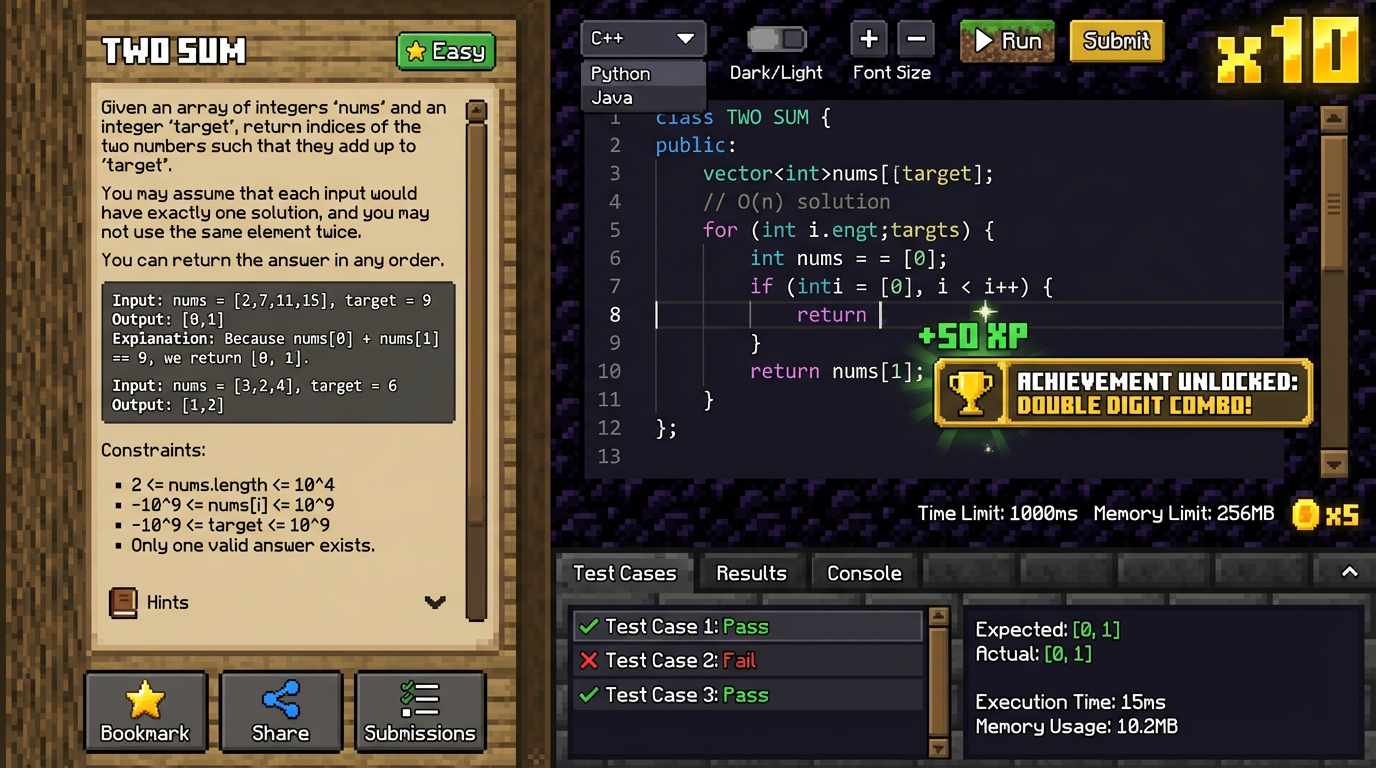This screenshot has width=1376, height=768.
Task: Show the Test Cases tab
Action: (x=624, y=573)
